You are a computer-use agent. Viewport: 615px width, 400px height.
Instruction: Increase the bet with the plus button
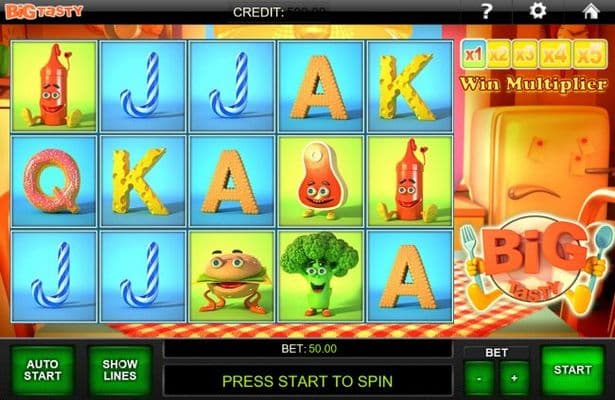(x=514, y=380)
